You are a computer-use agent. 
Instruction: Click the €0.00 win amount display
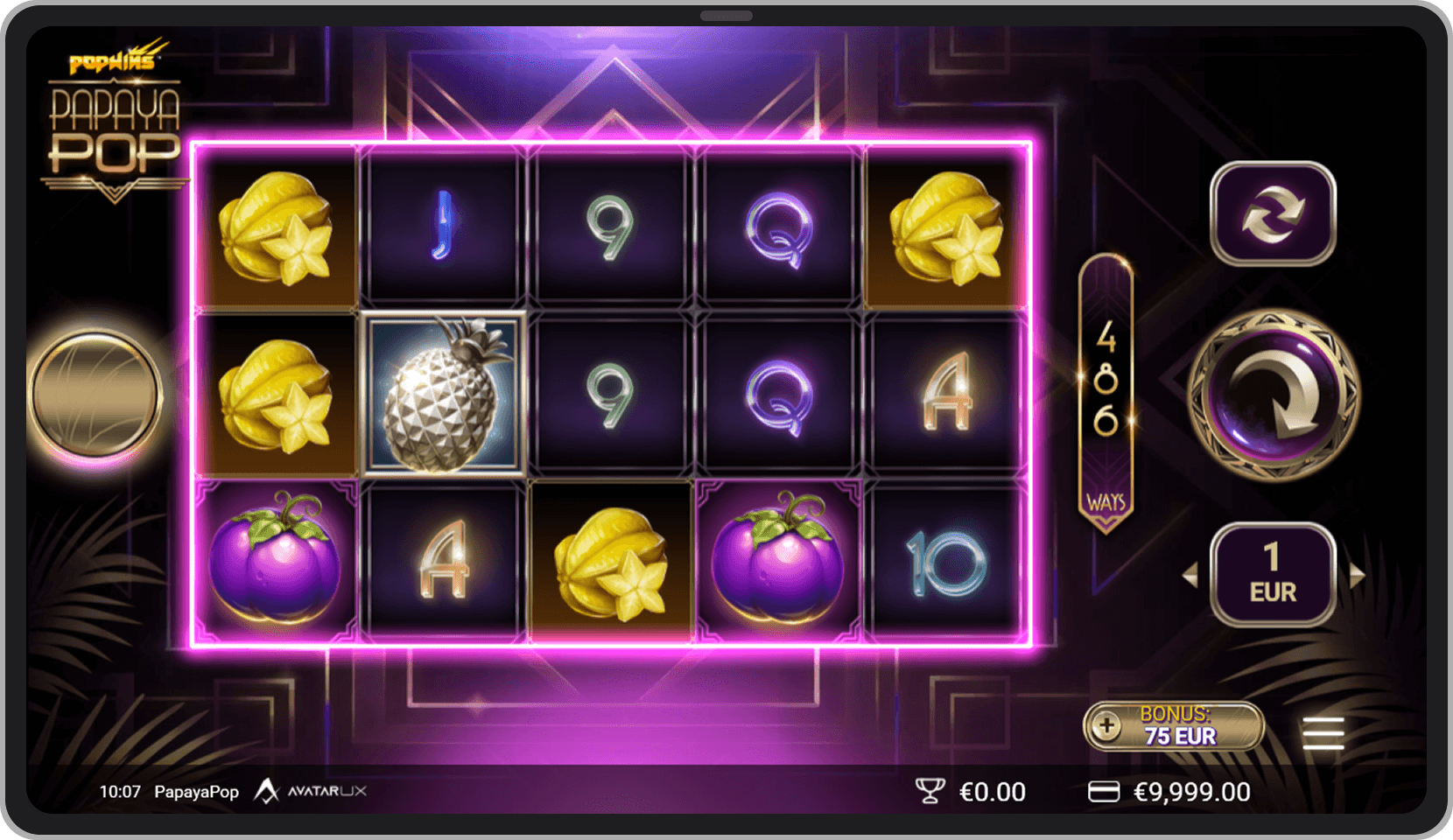(x=993, y=791)
